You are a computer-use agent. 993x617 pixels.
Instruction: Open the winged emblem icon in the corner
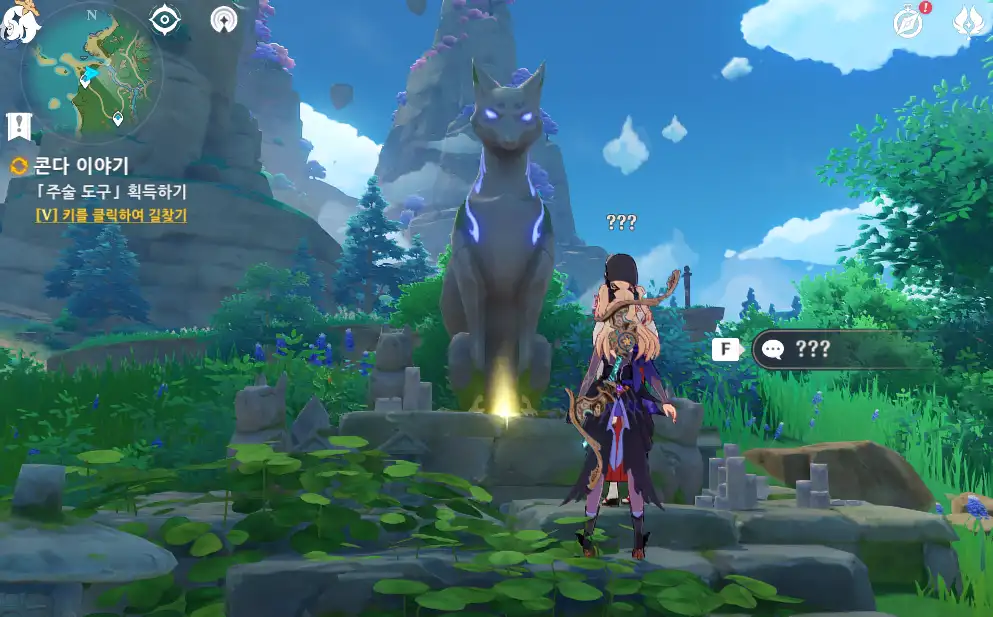point(968,21)
